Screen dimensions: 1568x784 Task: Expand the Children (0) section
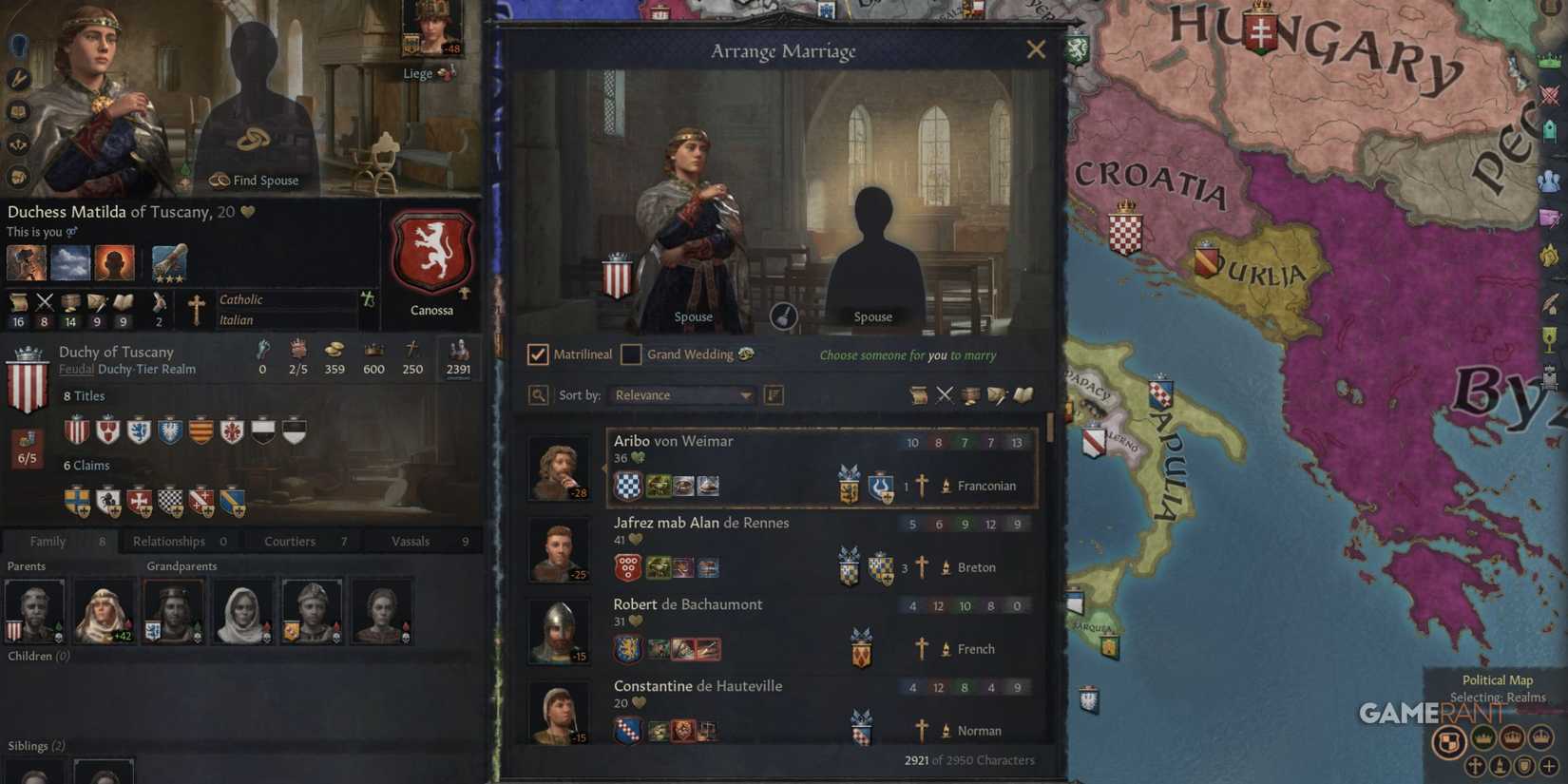click(38, 655)
